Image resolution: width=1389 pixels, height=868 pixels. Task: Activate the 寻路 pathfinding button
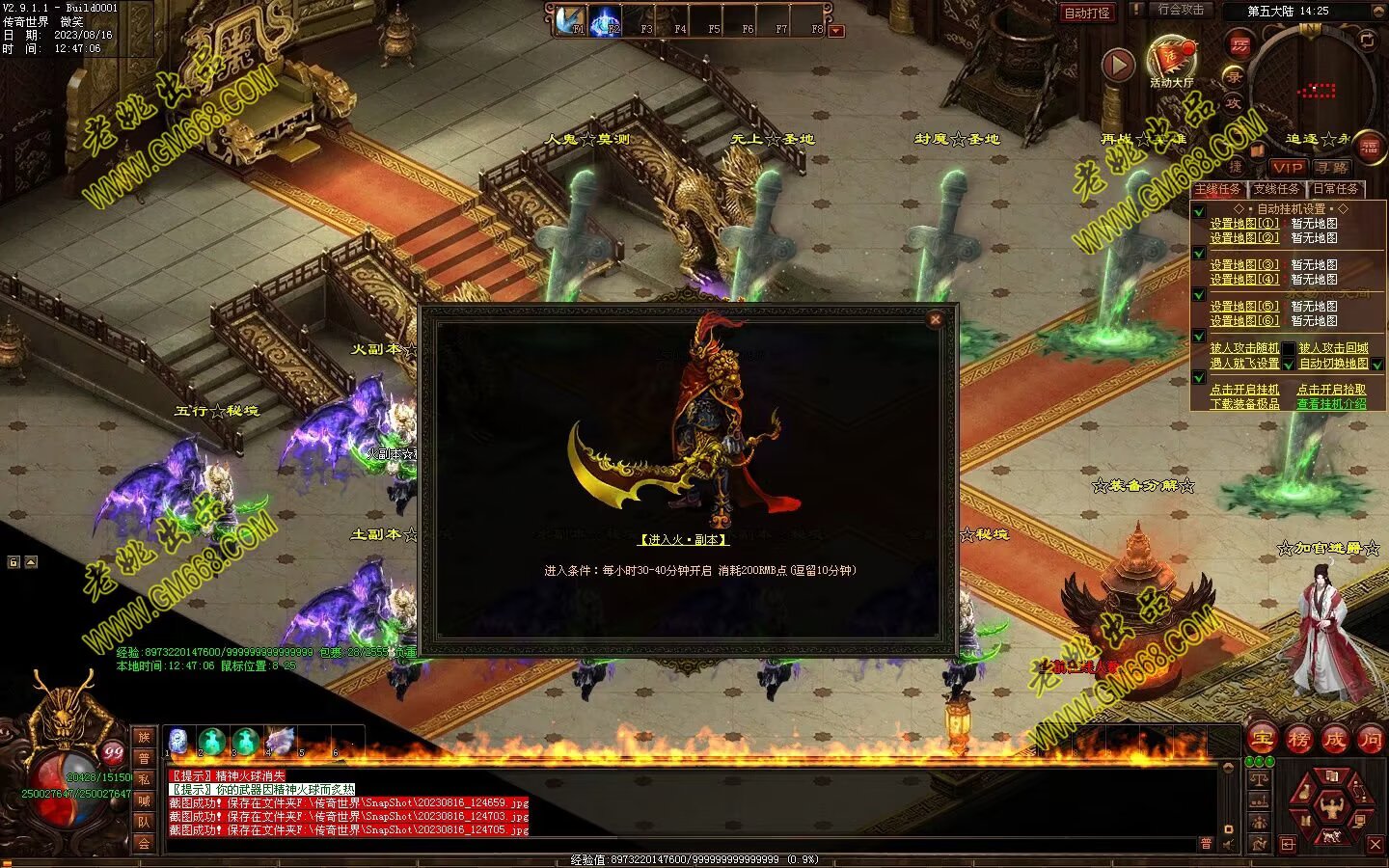[x=1332, y=168]
